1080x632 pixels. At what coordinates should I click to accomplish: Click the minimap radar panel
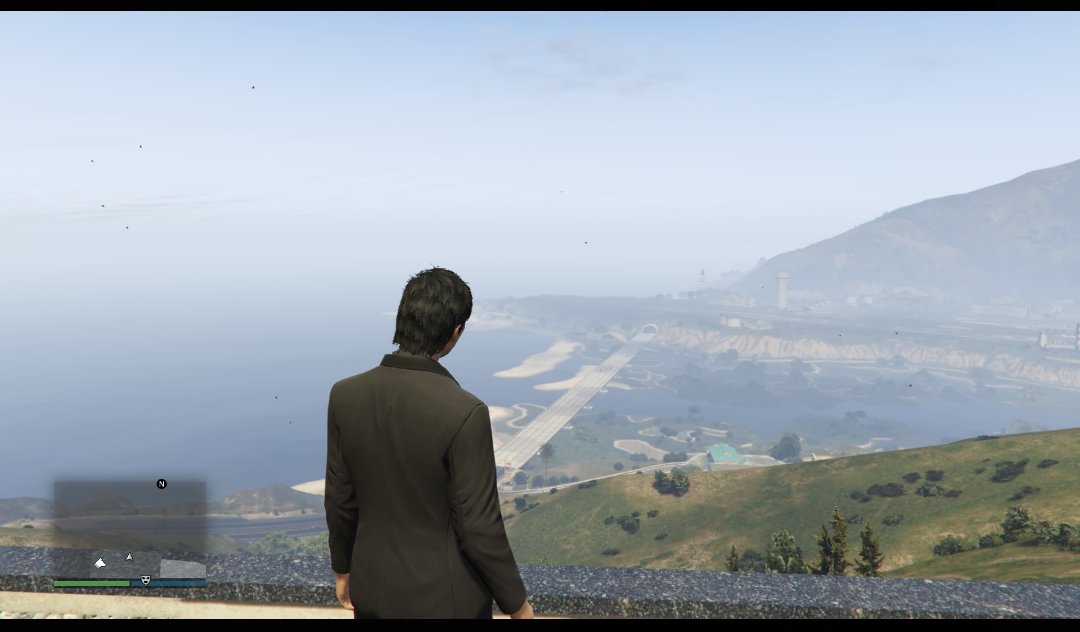coord(130,528)
